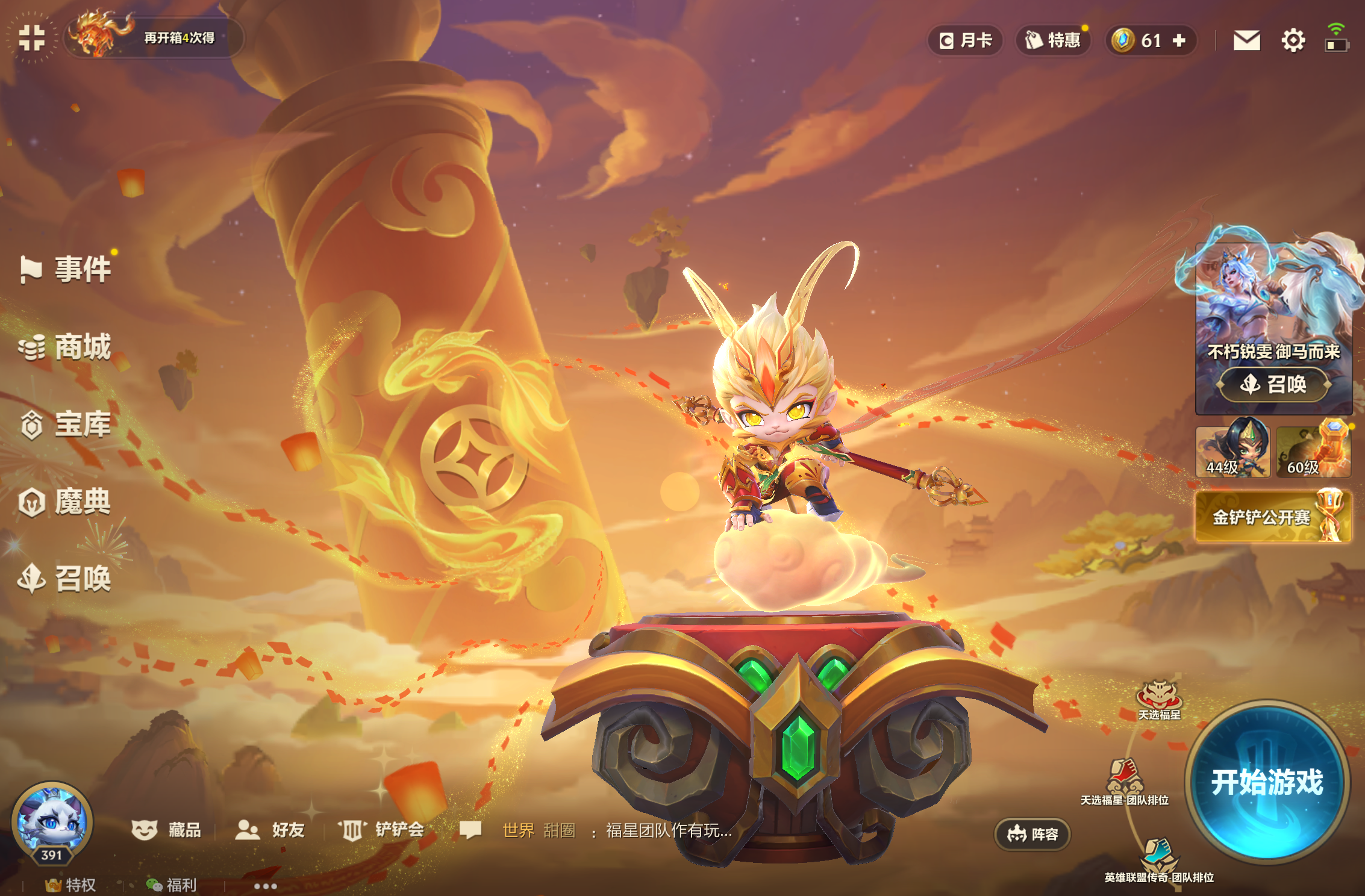Open the 特权 privileges

(x=71, y=885)
